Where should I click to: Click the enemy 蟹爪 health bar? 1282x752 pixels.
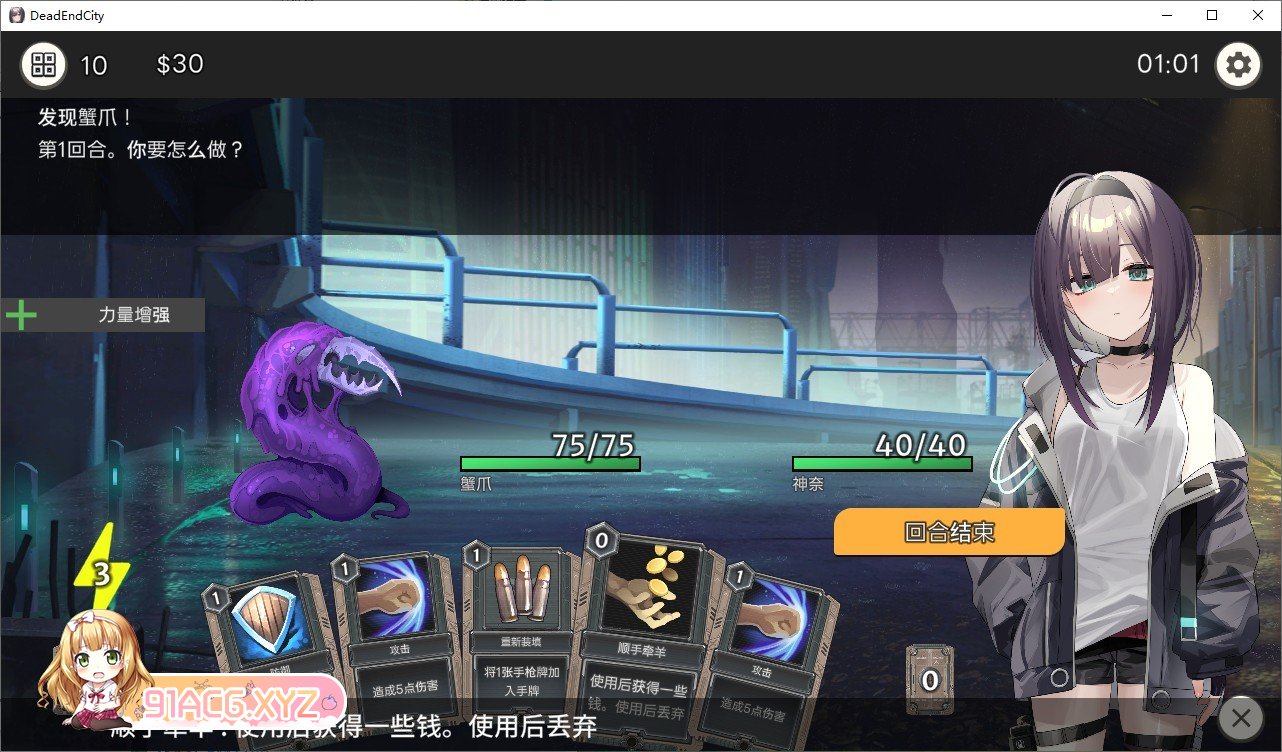coord(549,462)
